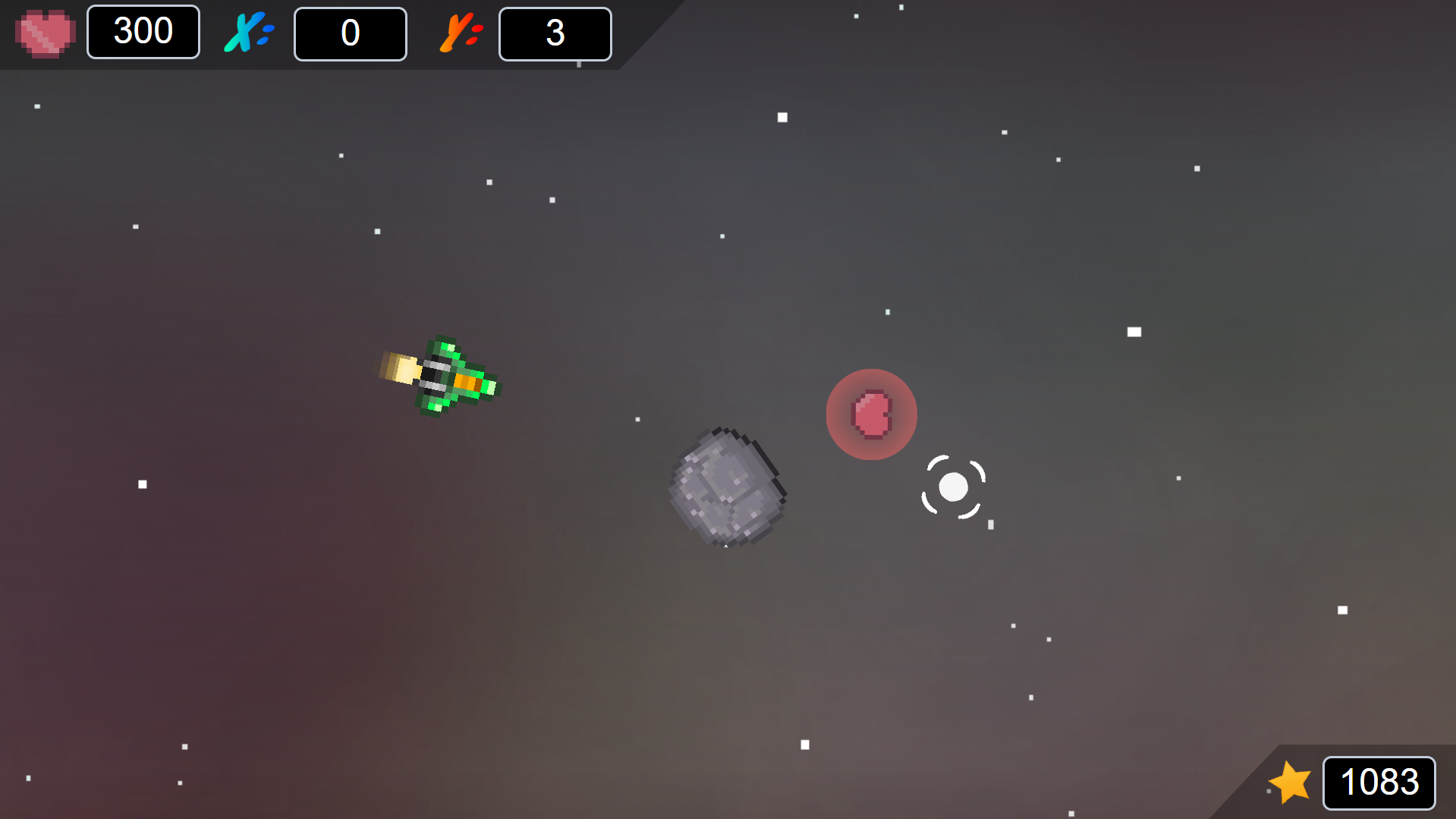Viewport: 1456px width, 819px height.
Task: Click the health value box showing 300
Action: [x=143, y=31]
